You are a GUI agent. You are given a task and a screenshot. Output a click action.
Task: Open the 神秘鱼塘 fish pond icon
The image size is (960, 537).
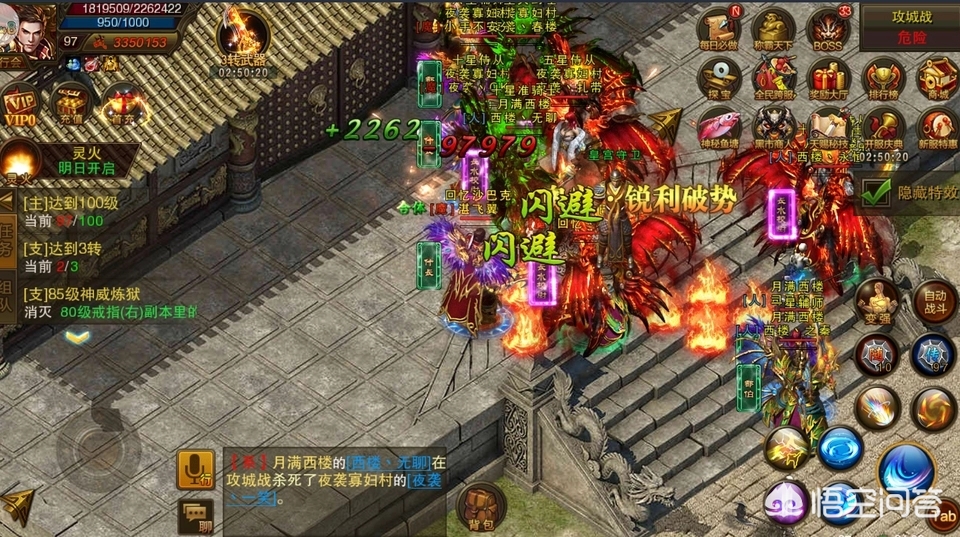[x=720, y=127]
